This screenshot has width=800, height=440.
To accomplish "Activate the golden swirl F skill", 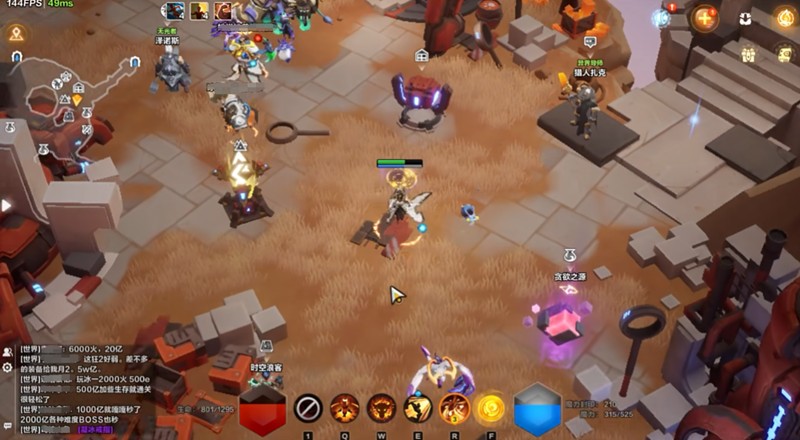I will [490, 408].
